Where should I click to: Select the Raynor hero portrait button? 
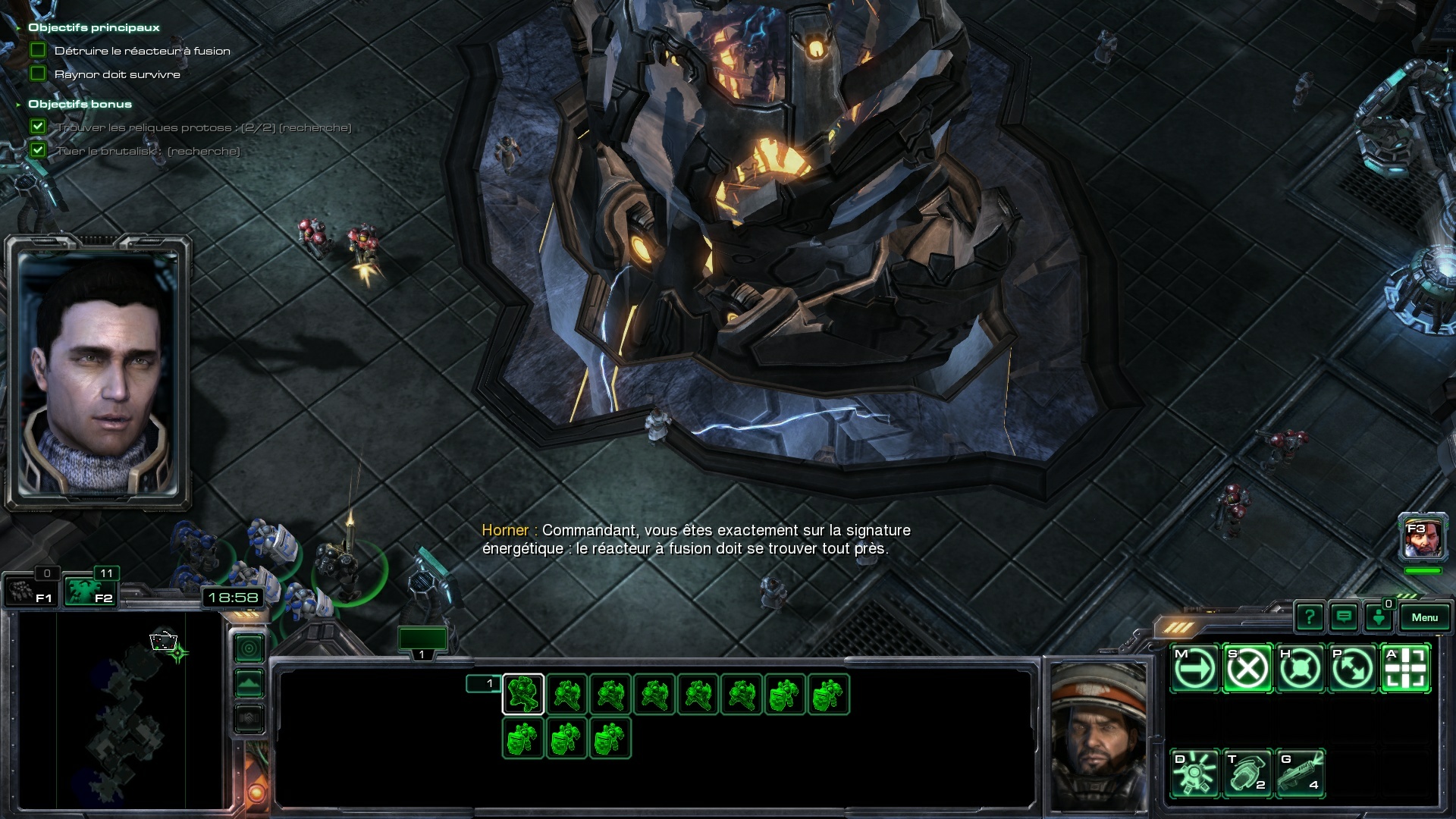[1423, 540]
